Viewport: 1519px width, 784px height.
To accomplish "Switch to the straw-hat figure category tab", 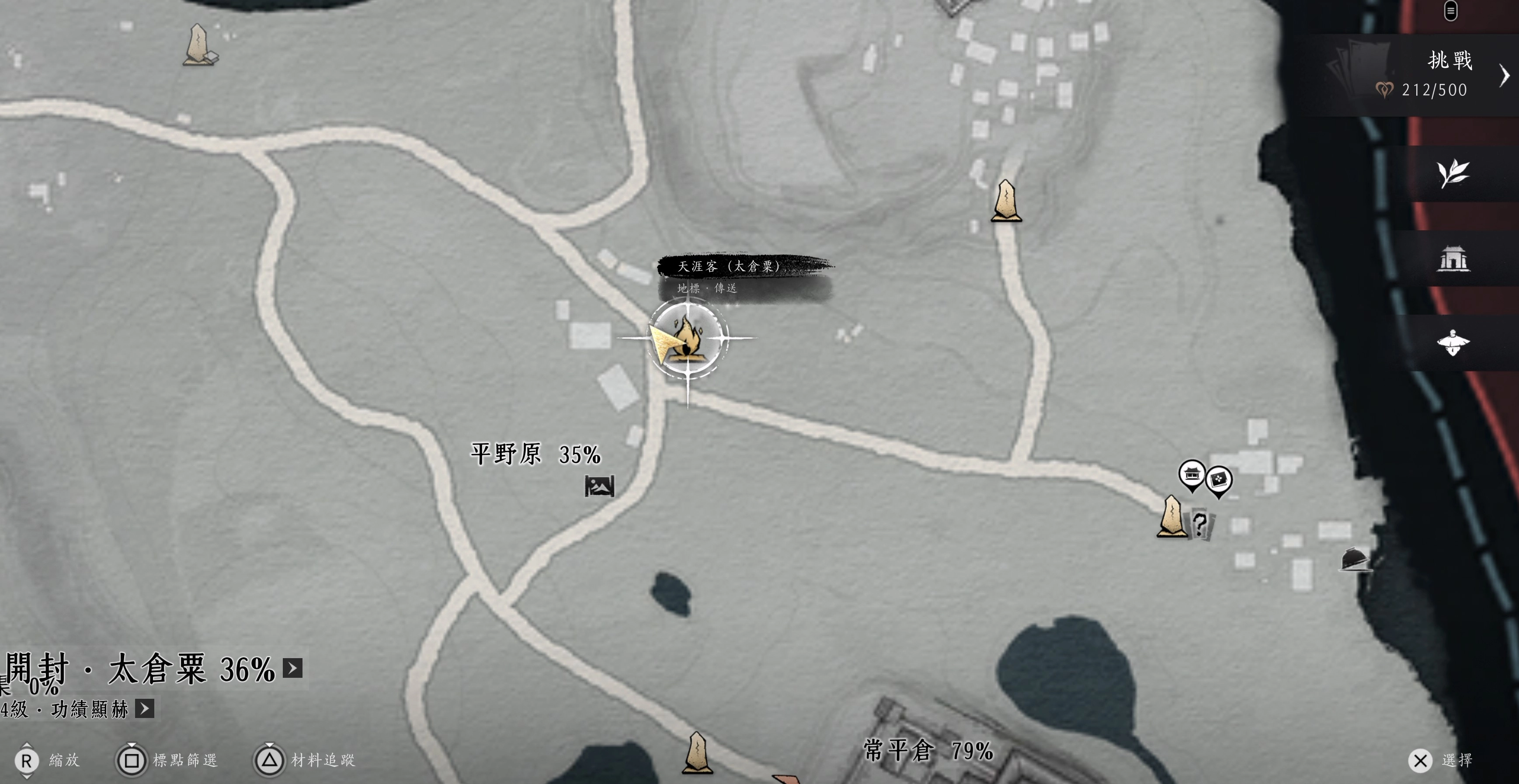I will [1452, 343].
